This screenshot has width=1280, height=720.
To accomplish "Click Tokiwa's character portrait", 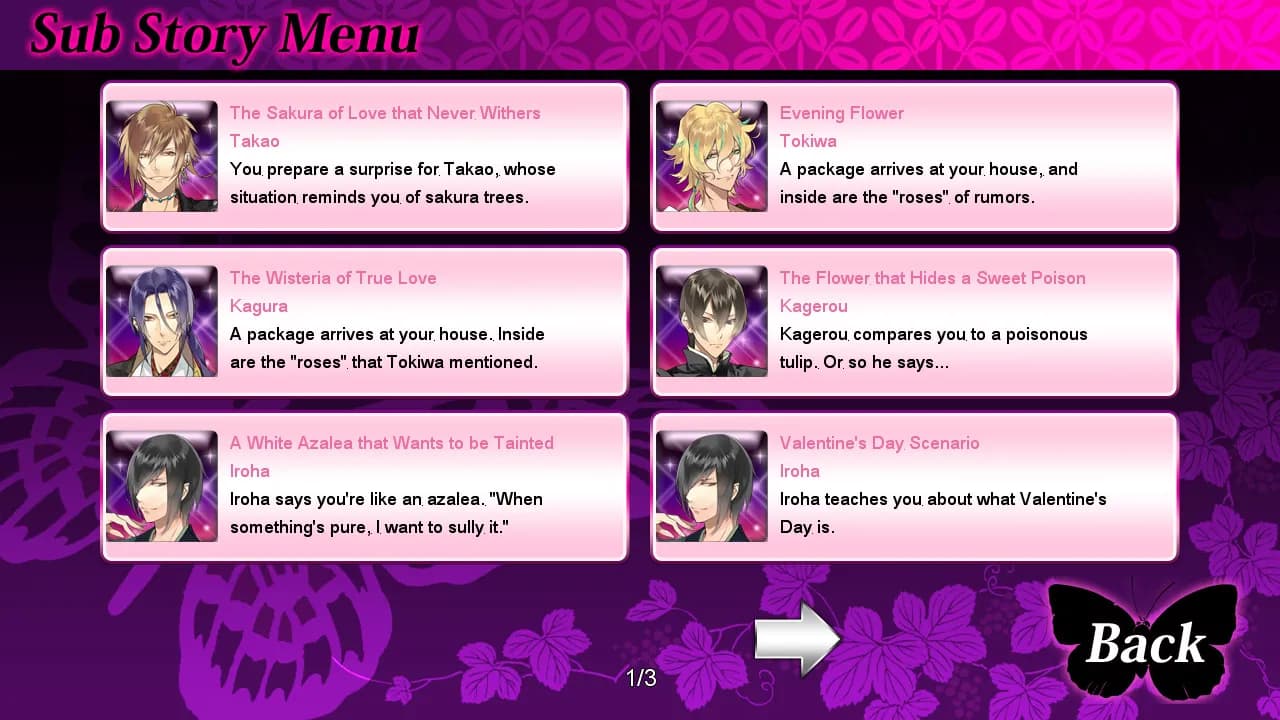I will (711, 156).
